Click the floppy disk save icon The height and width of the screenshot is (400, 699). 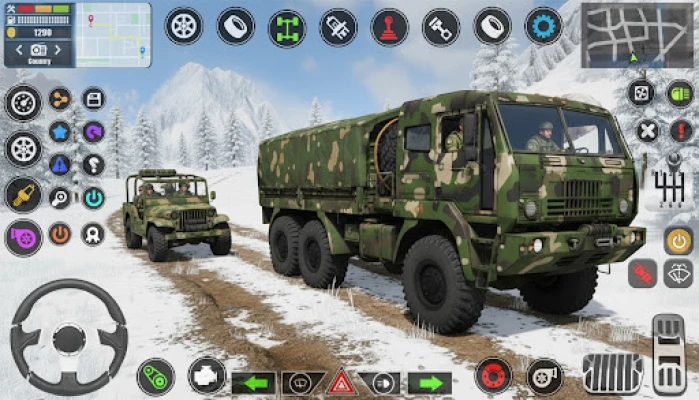[x=93, y=99]
